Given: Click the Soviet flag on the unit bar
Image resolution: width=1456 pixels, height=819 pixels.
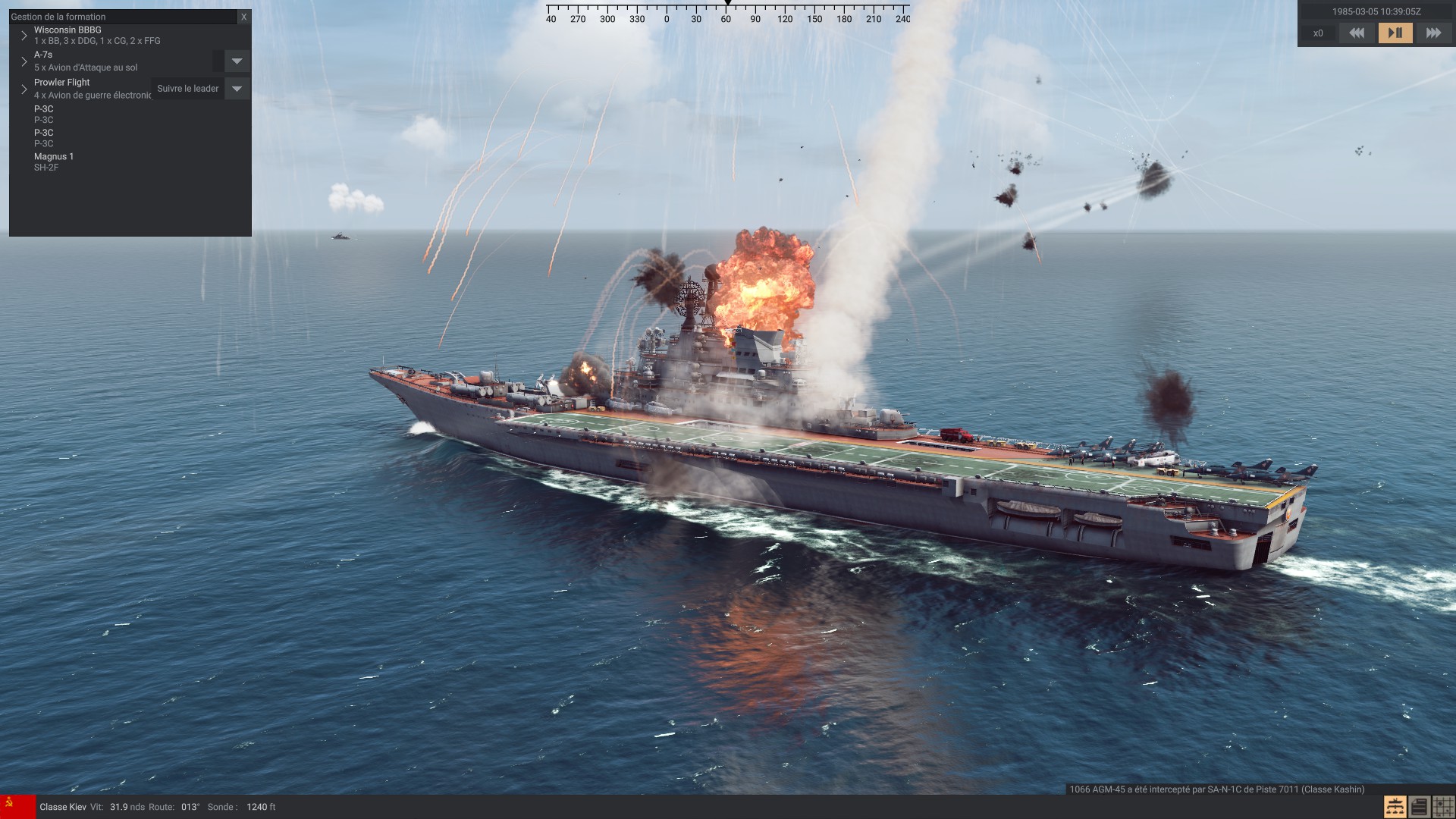Looking at the screenshot, I should tap(17, 807).
